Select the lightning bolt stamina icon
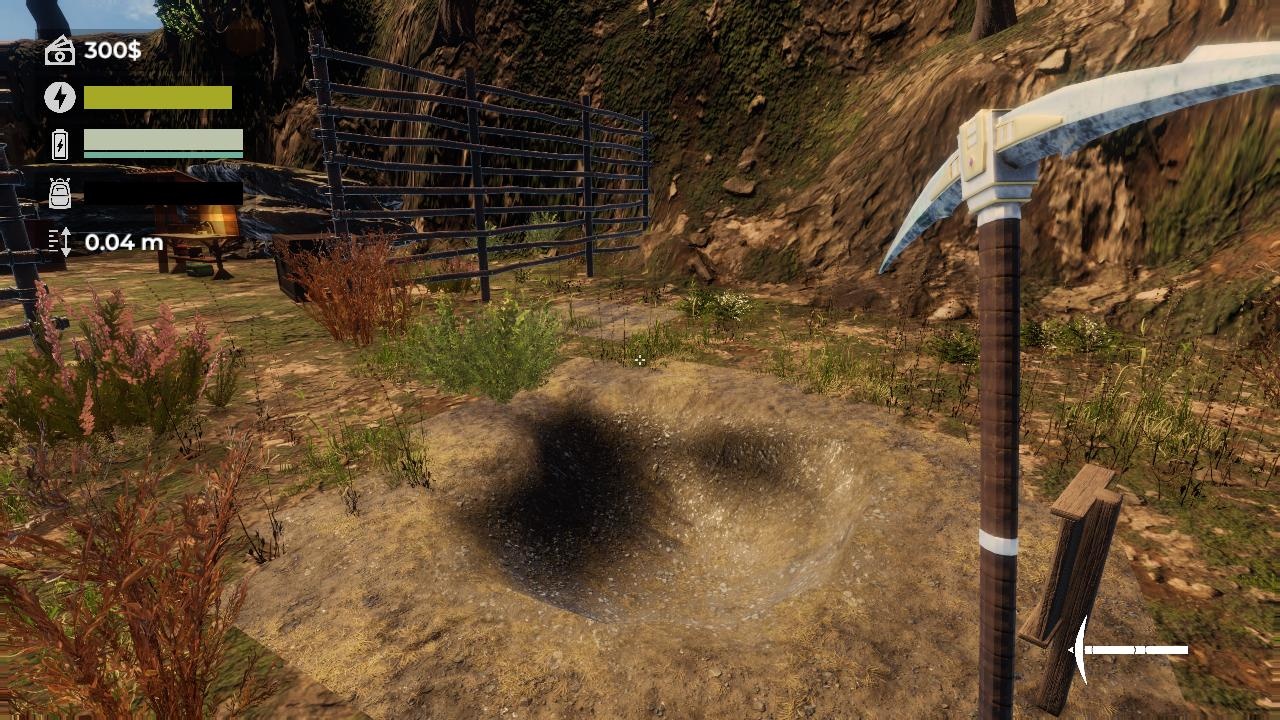This screenshot has height=720, width=1280. (x=61, y=97)
